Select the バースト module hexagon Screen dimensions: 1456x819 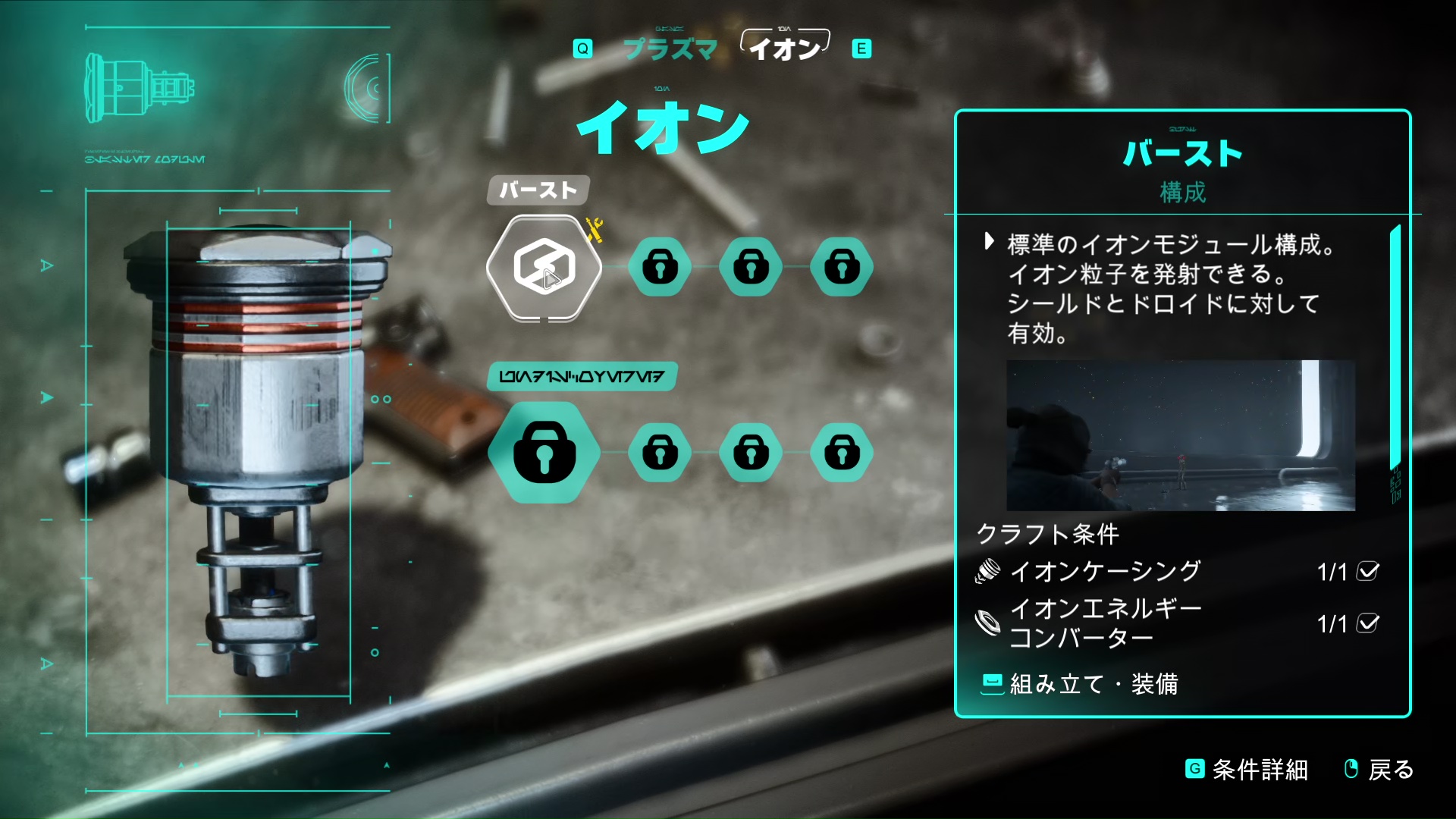click(x=544, y=268)
